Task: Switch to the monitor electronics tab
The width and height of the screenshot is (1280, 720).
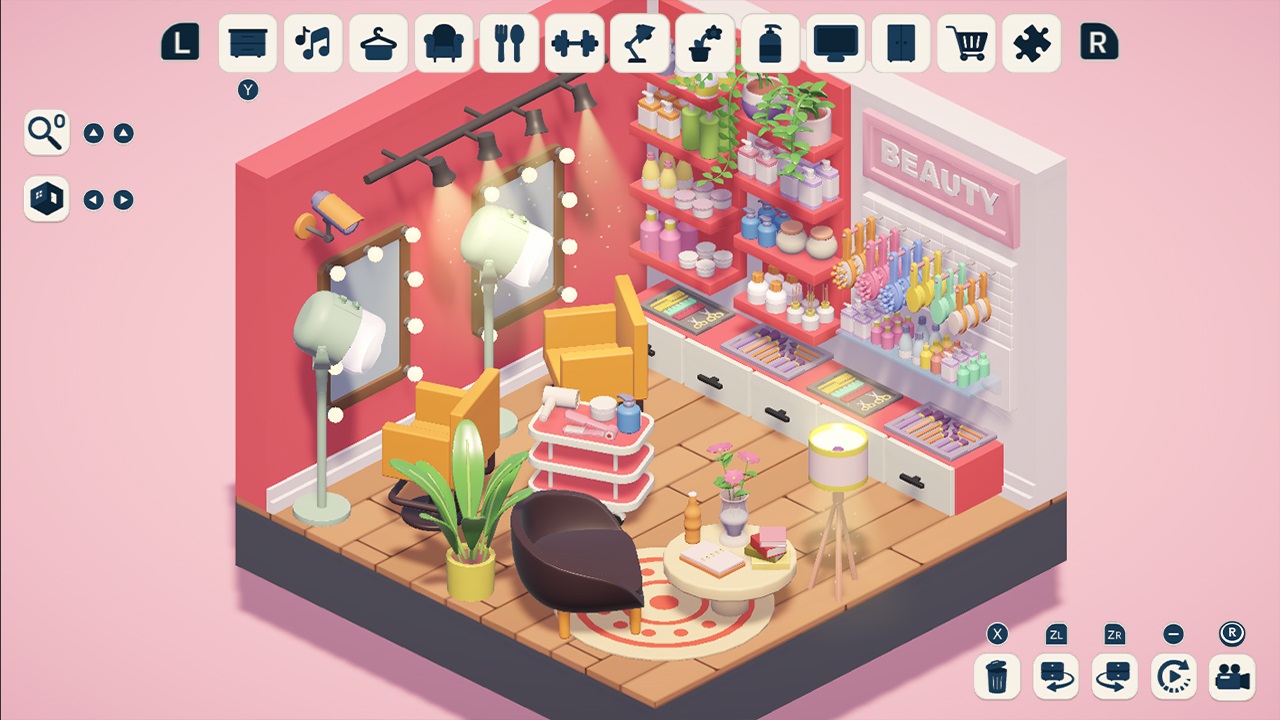Action: (x=836, y=44)
